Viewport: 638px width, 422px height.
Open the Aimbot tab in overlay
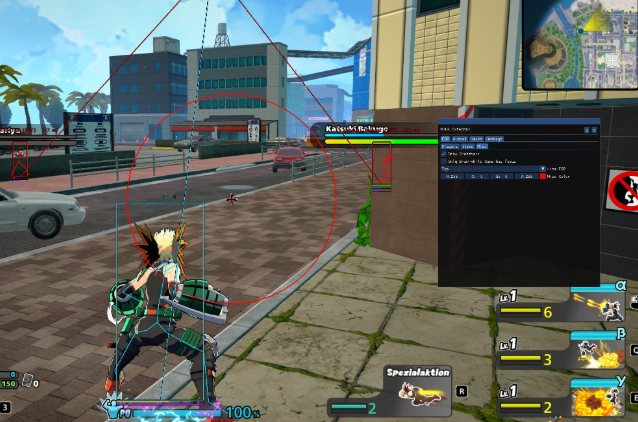pos(459,138)
